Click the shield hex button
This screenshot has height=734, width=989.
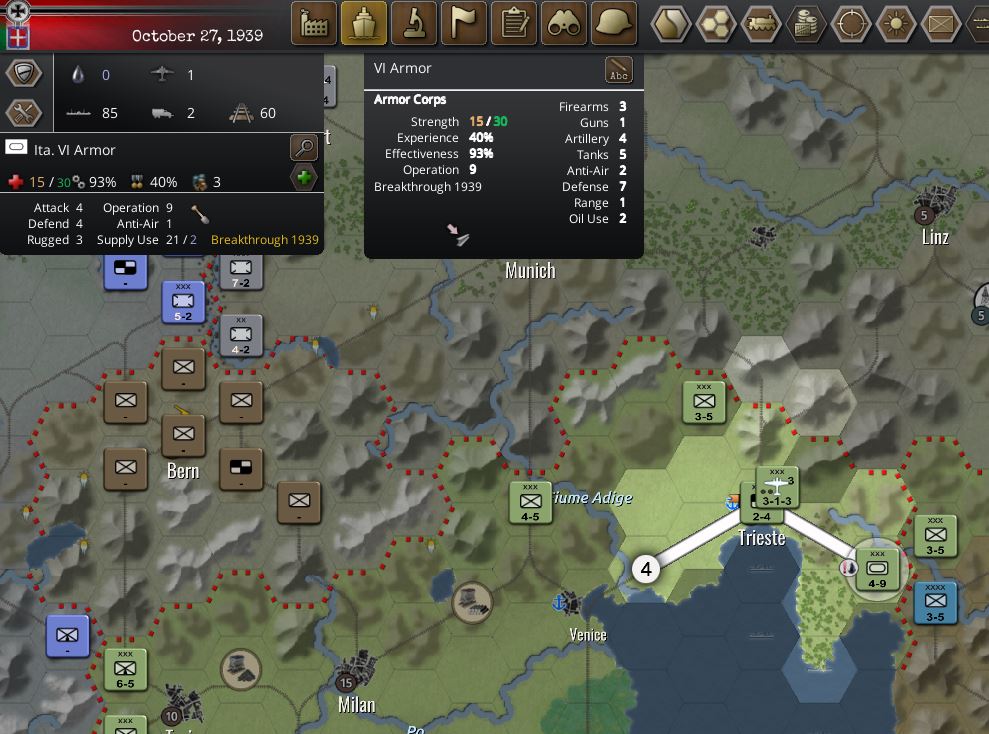[x=24, y=73]
